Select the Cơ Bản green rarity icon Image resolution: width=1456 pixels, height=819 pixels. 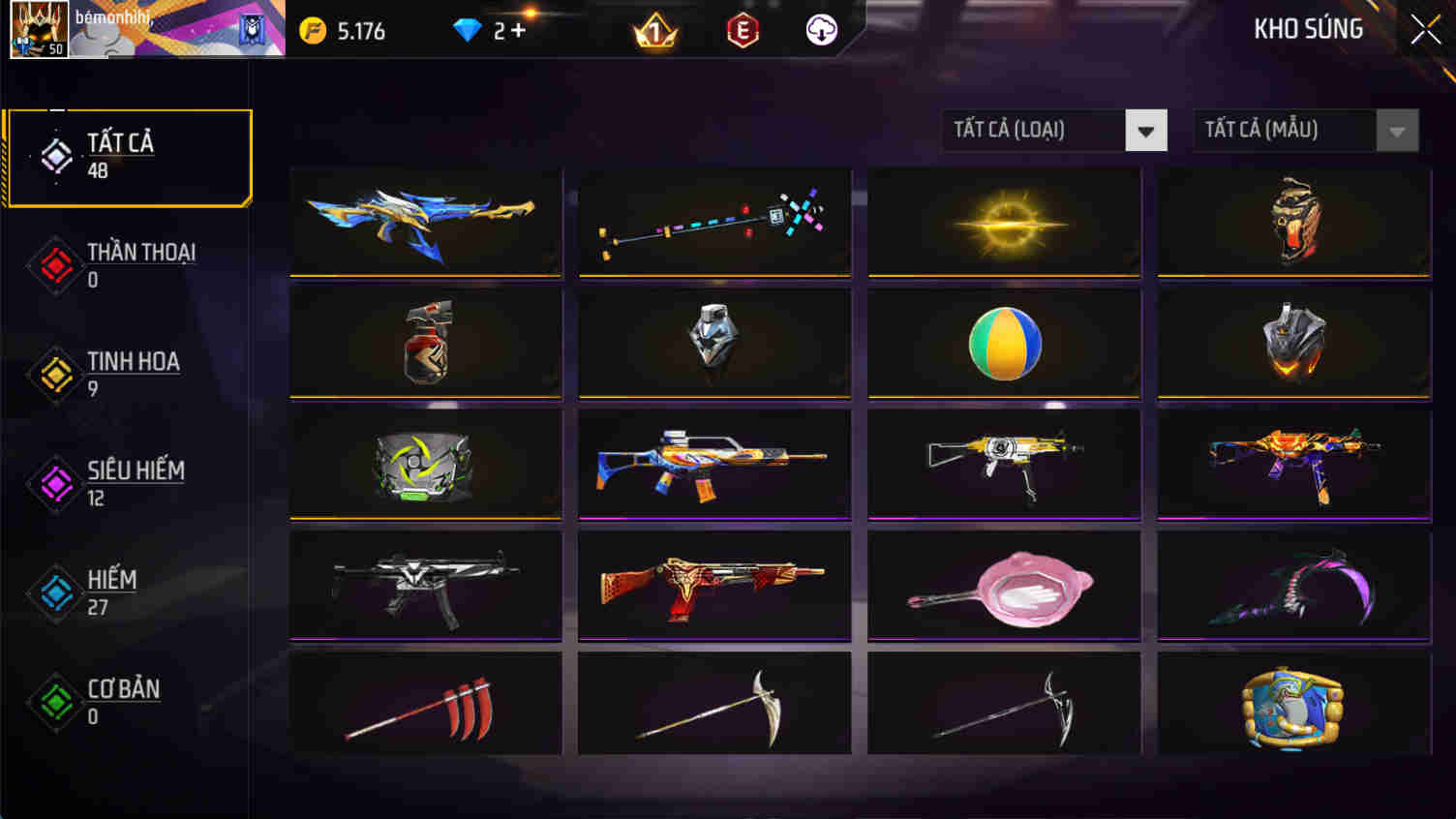click(55, 703)
